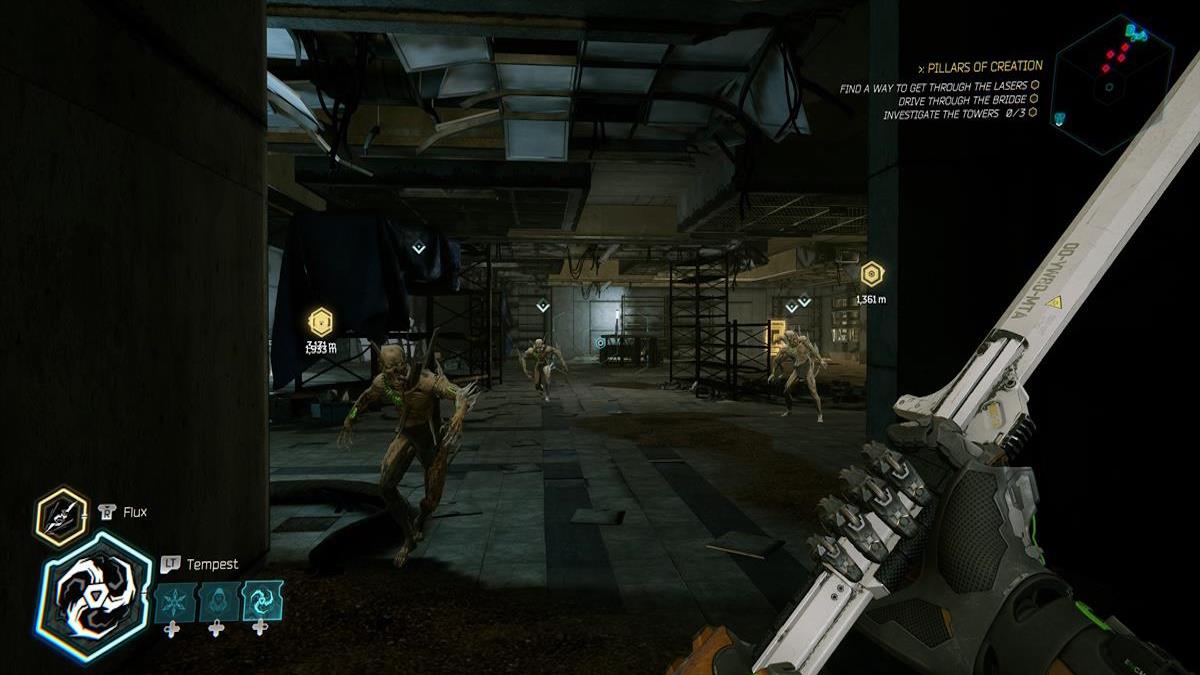Click the yellow waypoint marker left of doorway
The image size is (1200, 675).
click(x=320, y=322)
